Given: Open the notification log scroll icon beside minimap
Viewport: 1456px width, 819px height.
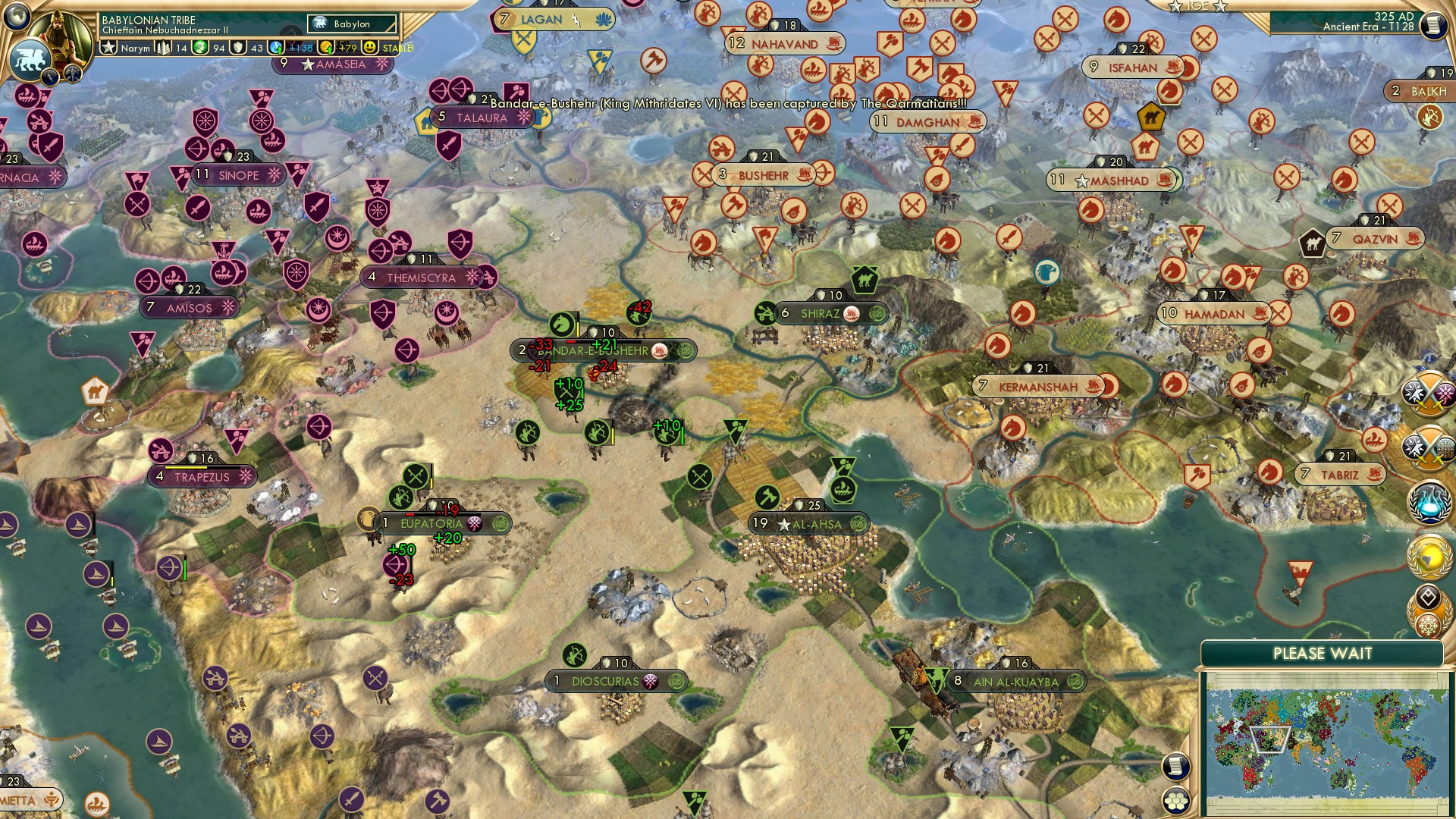Looking at the screenshot, I should tap(1175, 767).
